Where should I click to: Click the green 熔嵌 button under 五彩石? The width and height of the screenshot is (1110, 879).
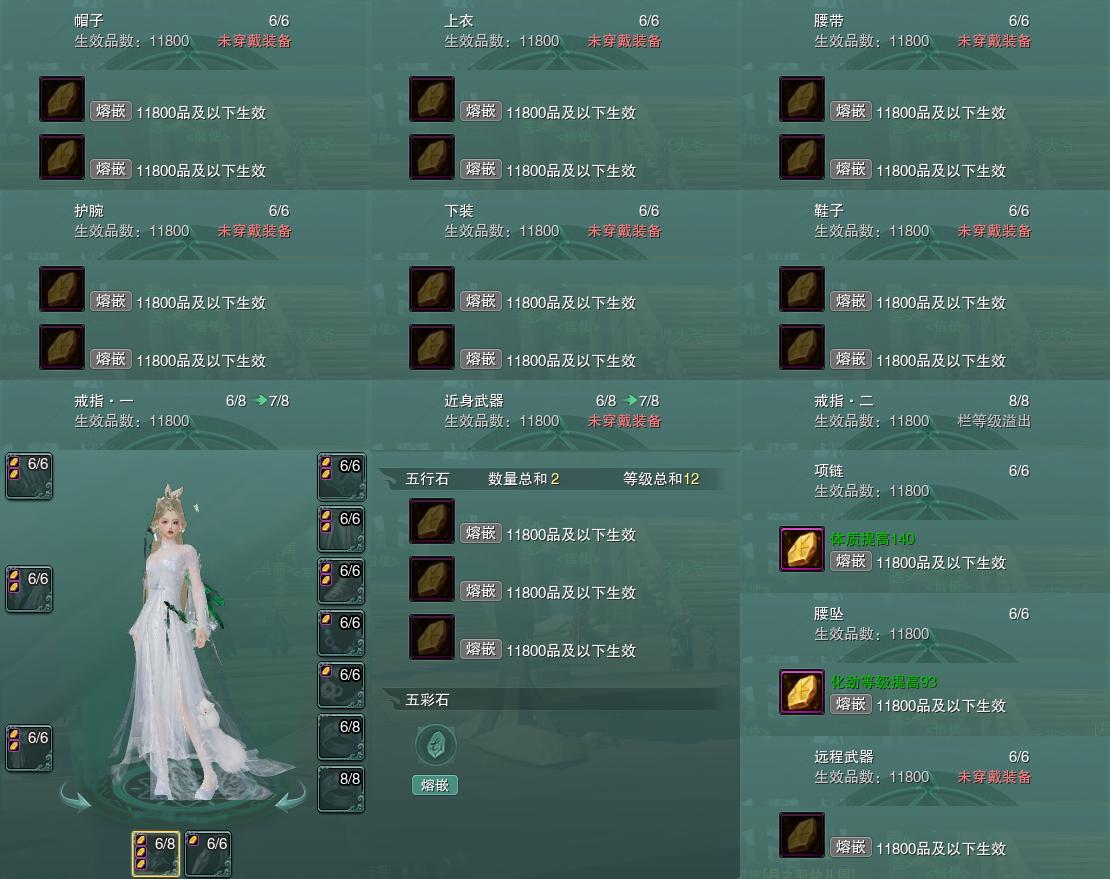(x=435, y=785)
